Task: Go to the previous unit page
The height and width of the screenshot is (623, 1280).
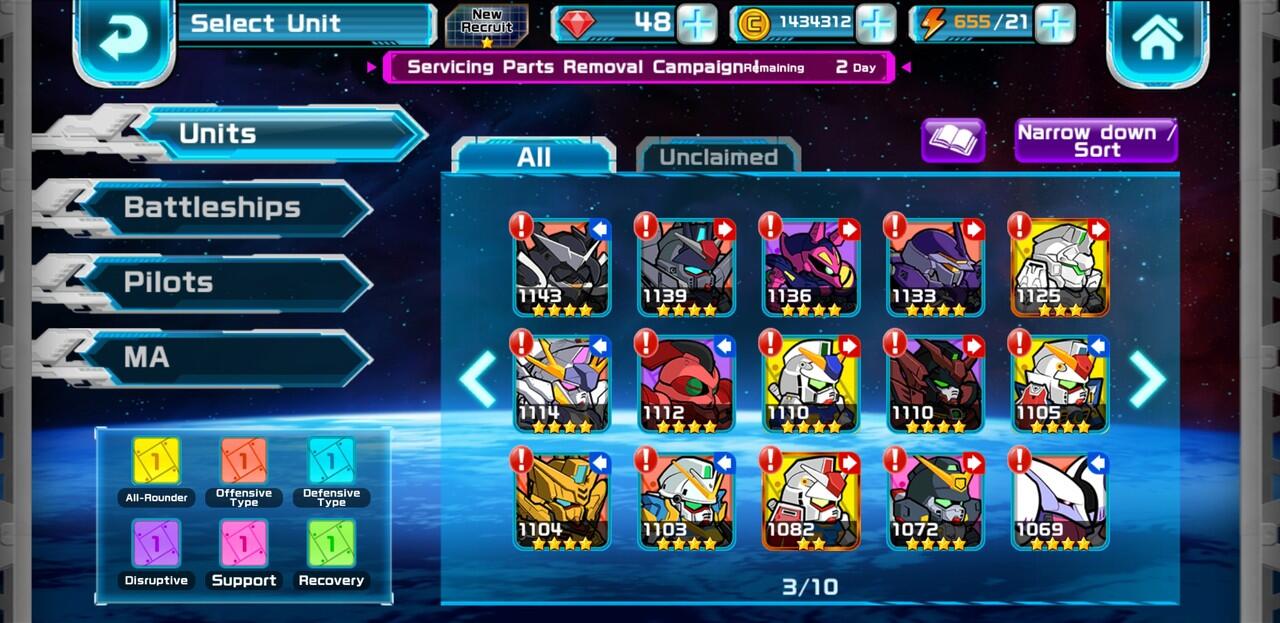Action: coord(478,379)
